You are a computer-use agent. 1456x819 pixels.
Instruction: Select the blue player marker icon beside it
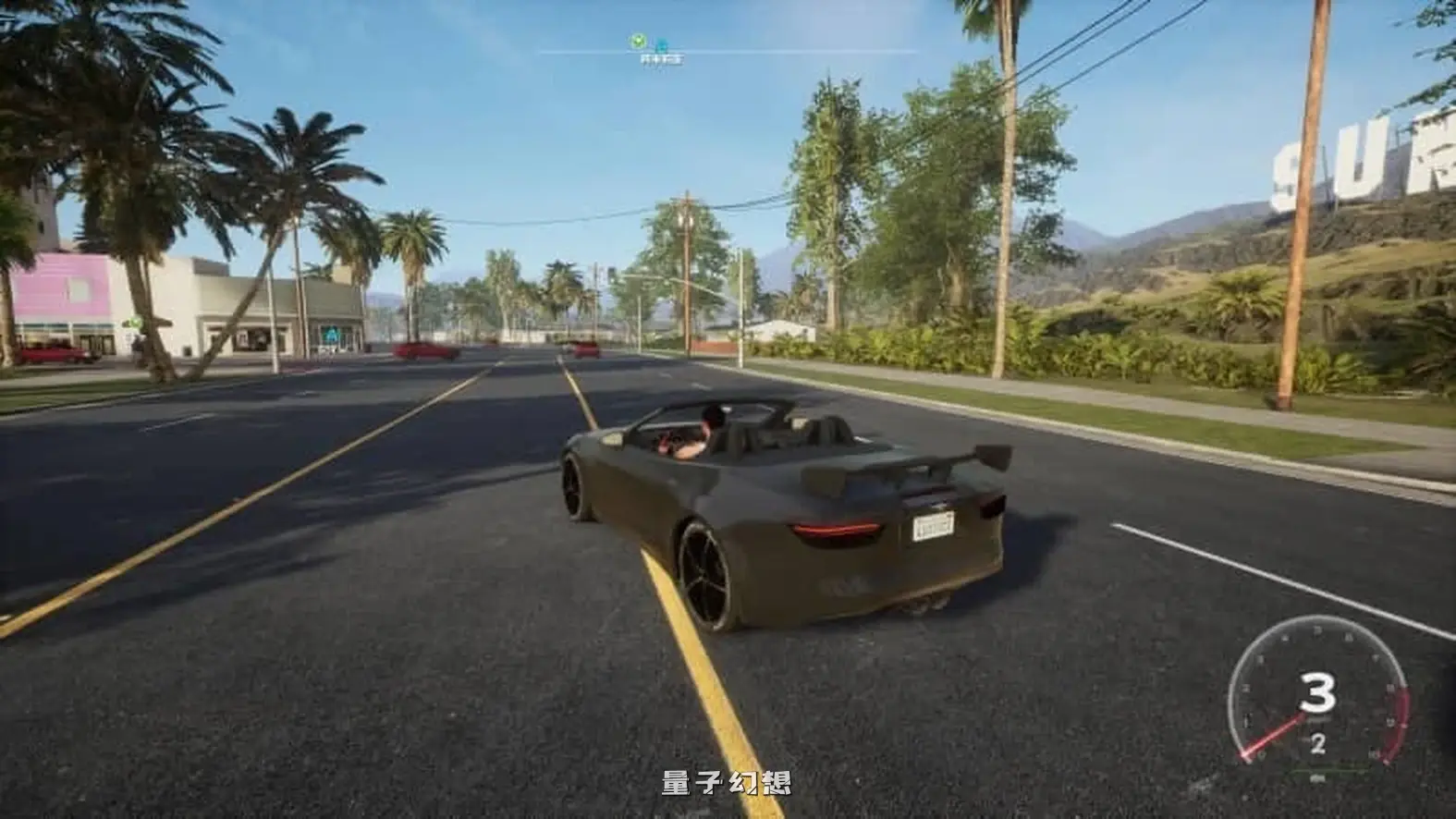(662, 43)
